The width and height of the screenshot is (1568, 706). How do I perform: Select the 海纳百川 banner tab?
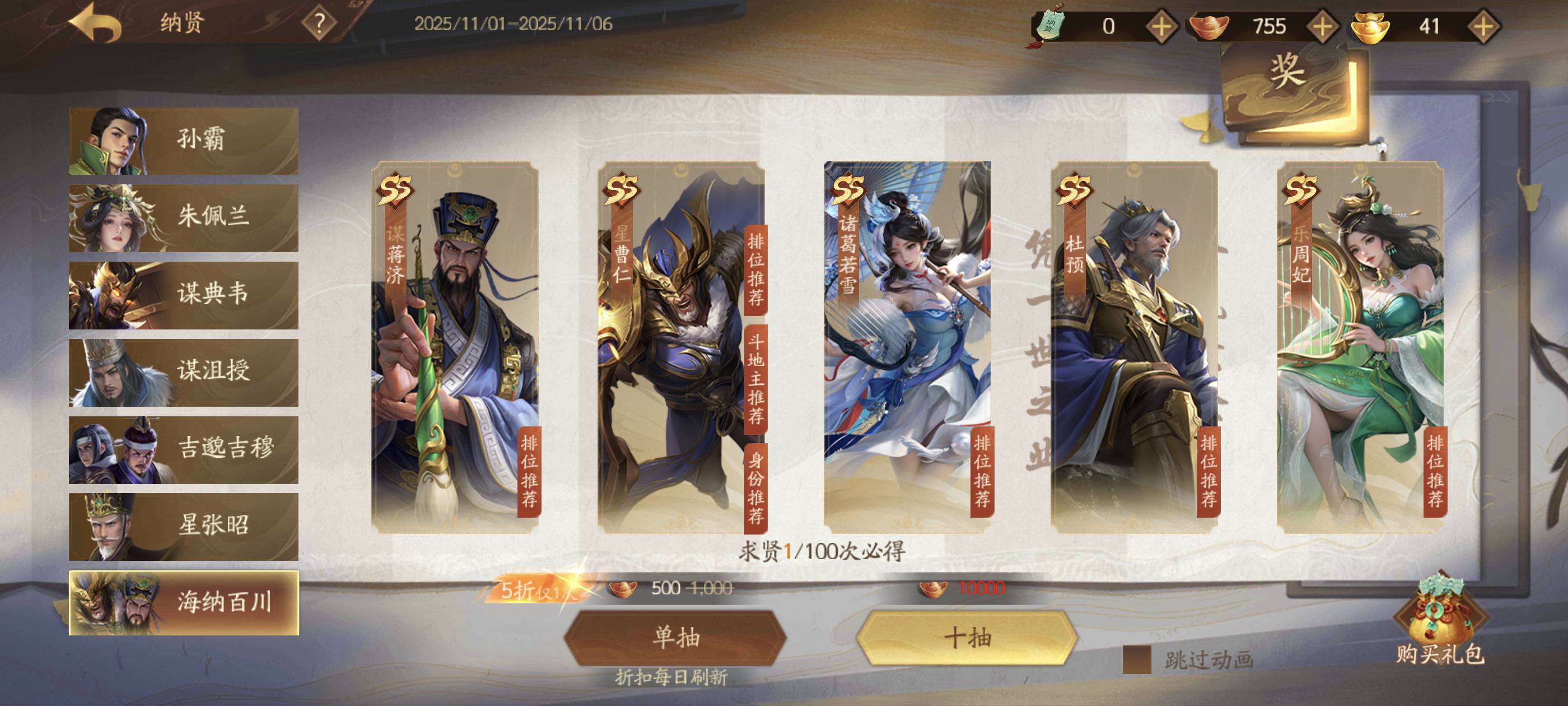[x=183, y=602]
